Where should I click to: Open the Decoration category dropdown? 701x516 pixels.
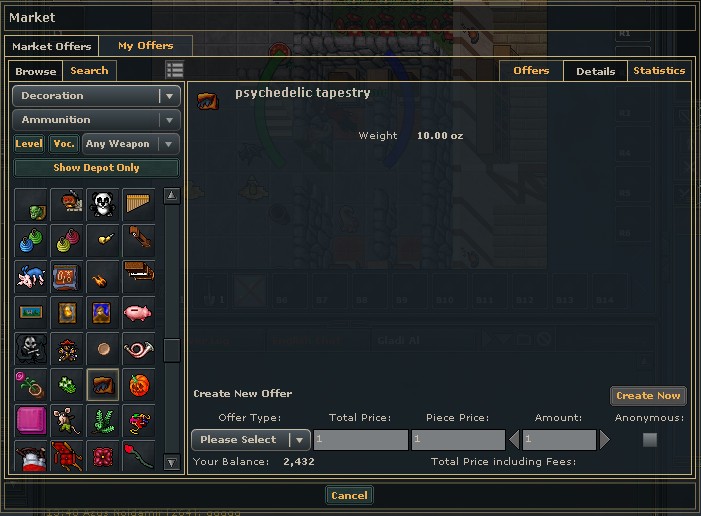[96, 96]
